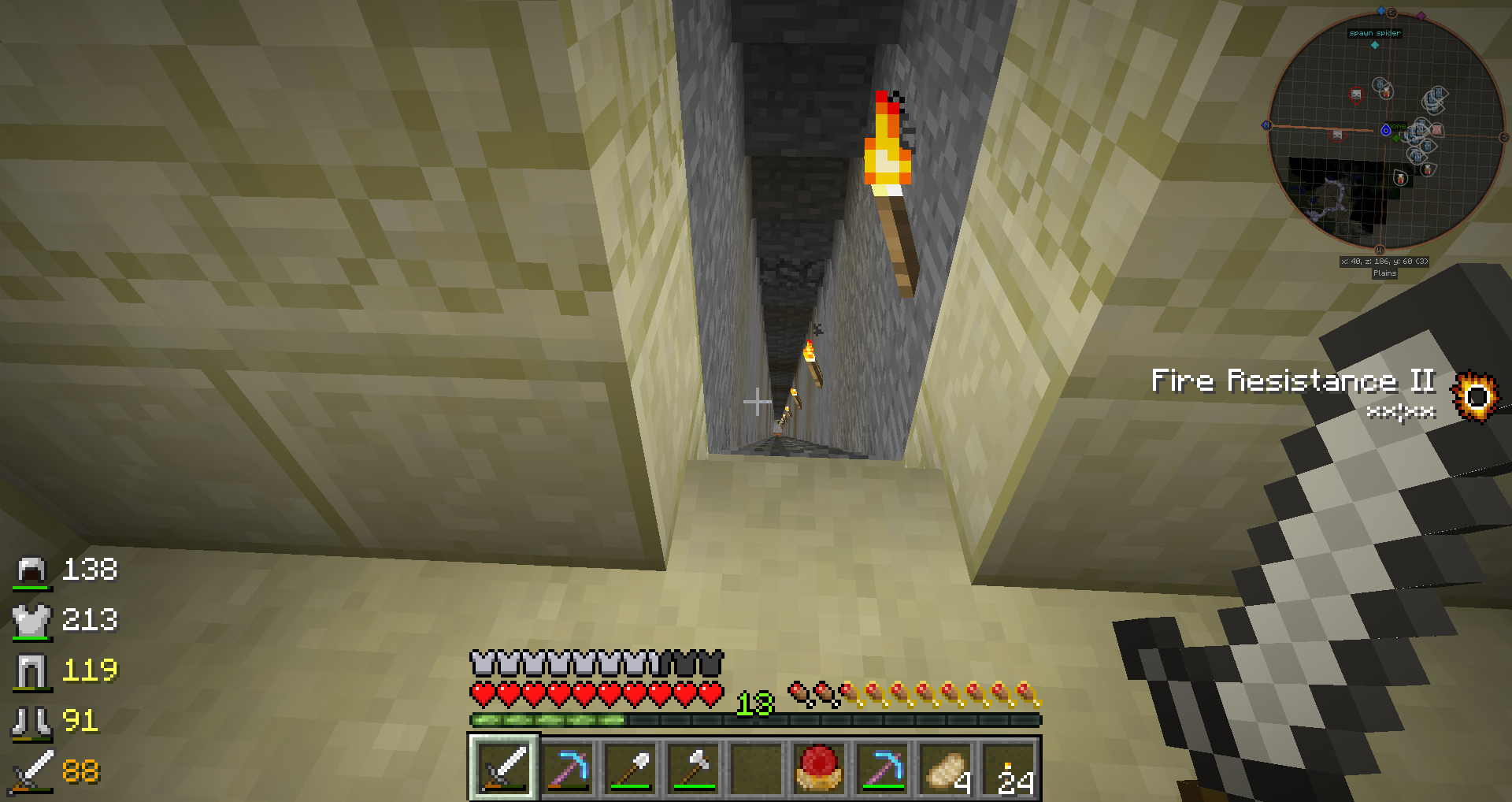Click the pig icon on the minimap
This screenshot has height=802, width=1512.
click(x=1436, y=129)
